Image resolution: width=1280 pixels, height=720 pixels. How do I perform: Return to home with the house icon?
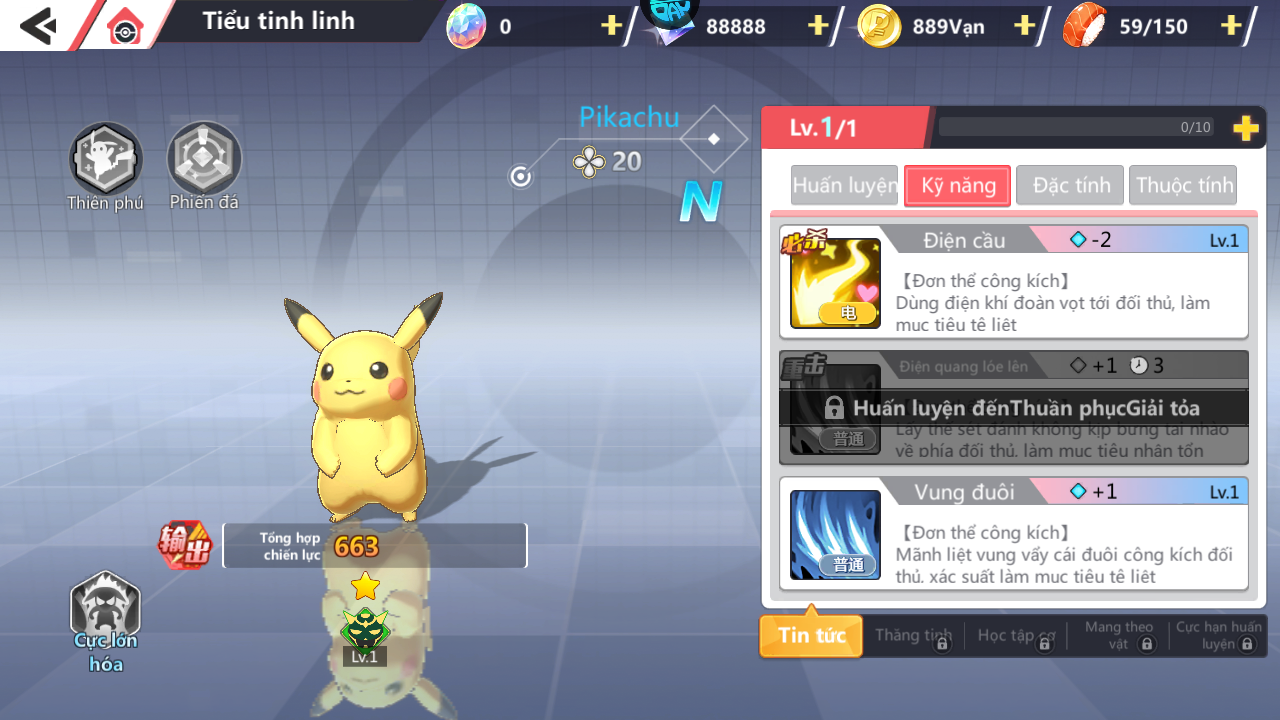click(125, 27)
